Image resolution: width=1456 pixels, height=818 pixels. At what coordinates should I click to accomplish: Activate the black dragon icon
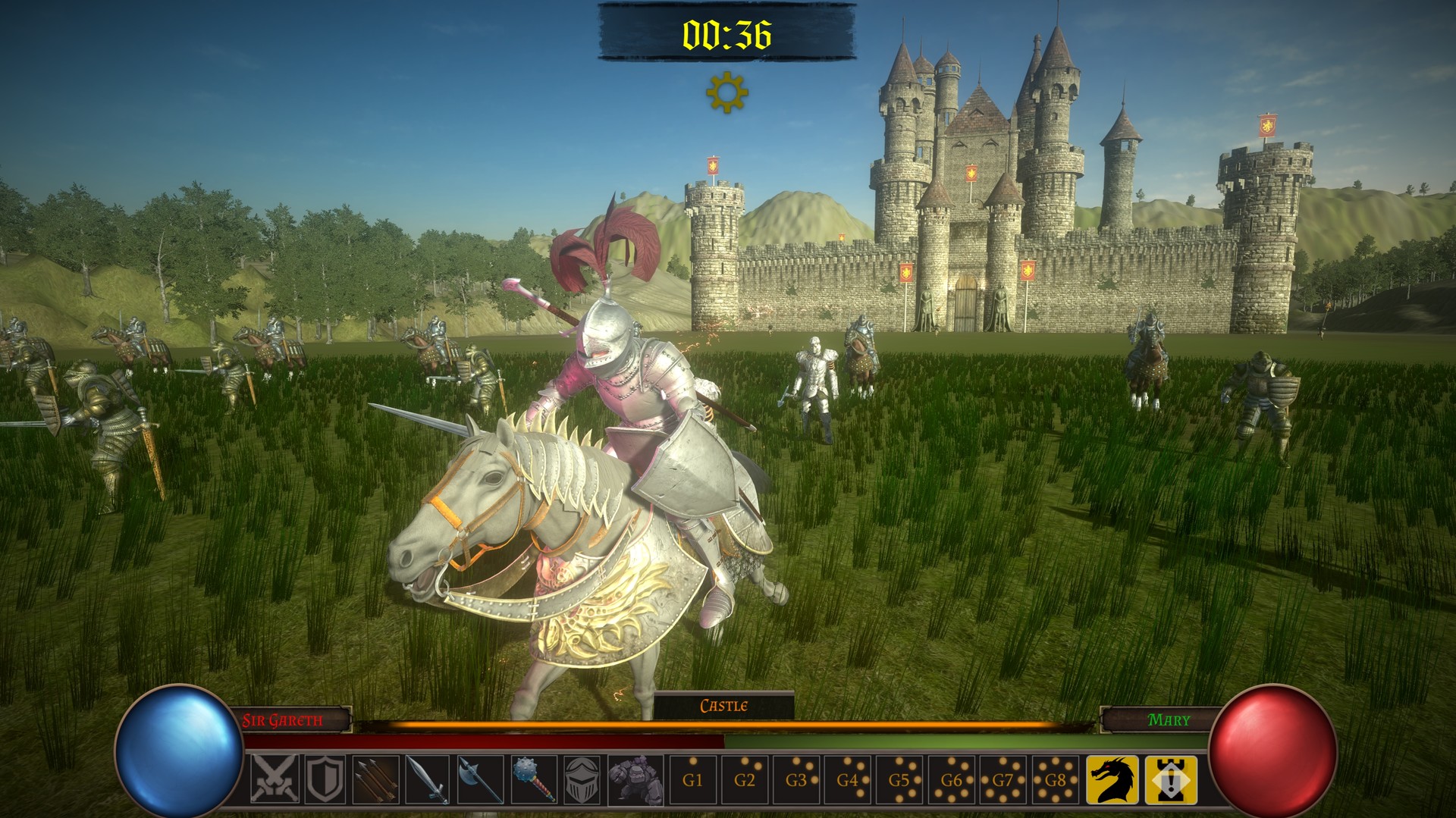coord(1112,779)
